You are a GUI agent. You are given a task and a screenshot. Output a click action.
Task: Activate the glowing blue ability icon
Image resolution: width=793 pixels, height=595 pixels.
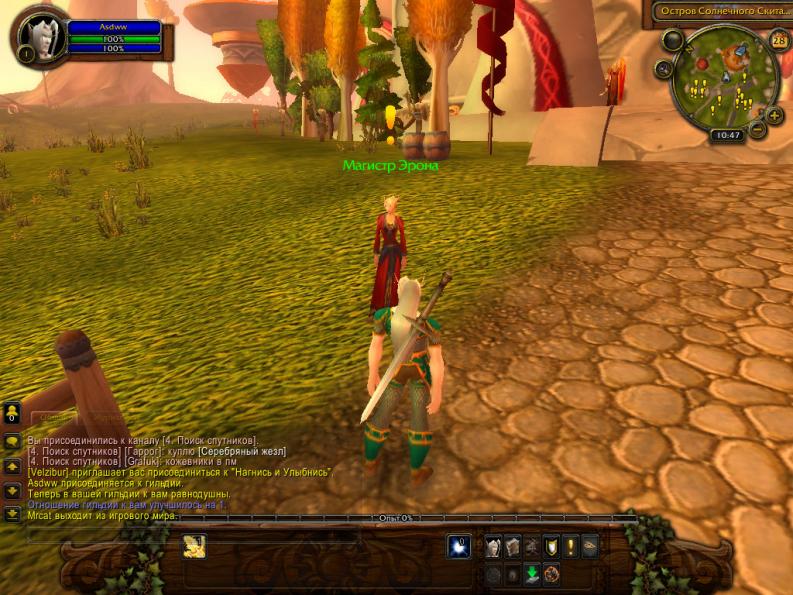click(x=459, y=546)
